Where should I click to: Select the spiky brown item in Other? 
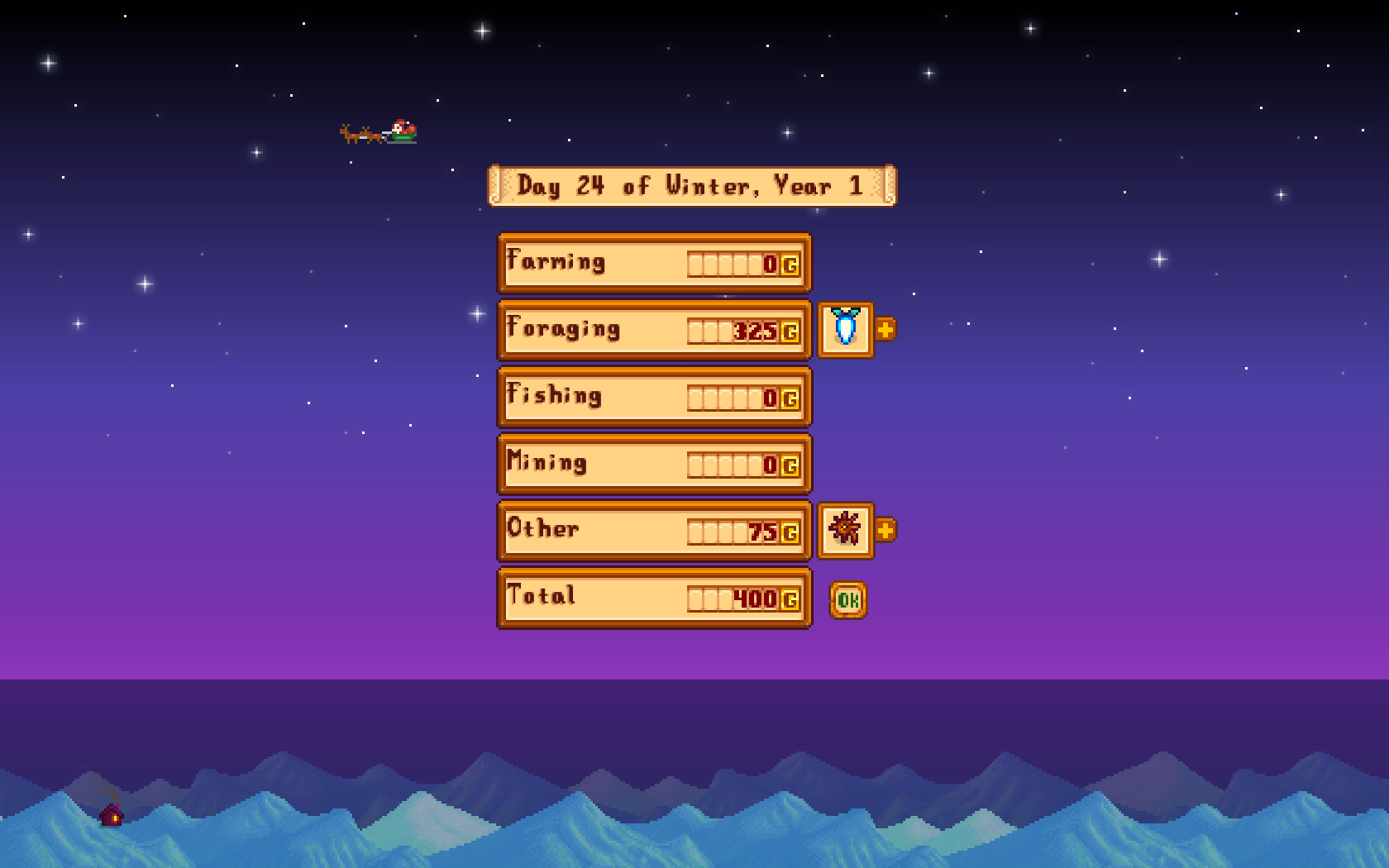coord(845,530)
